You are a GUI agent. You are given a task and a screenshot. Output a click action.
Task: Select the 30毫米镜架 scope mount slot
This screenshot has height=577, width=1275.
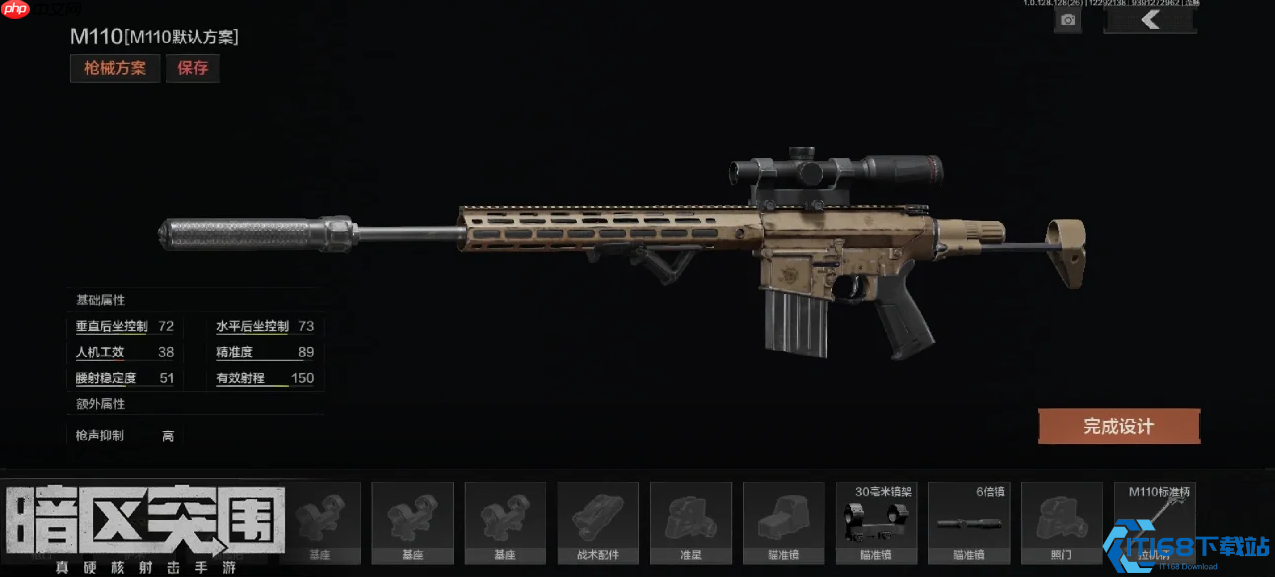coord(877,522)
